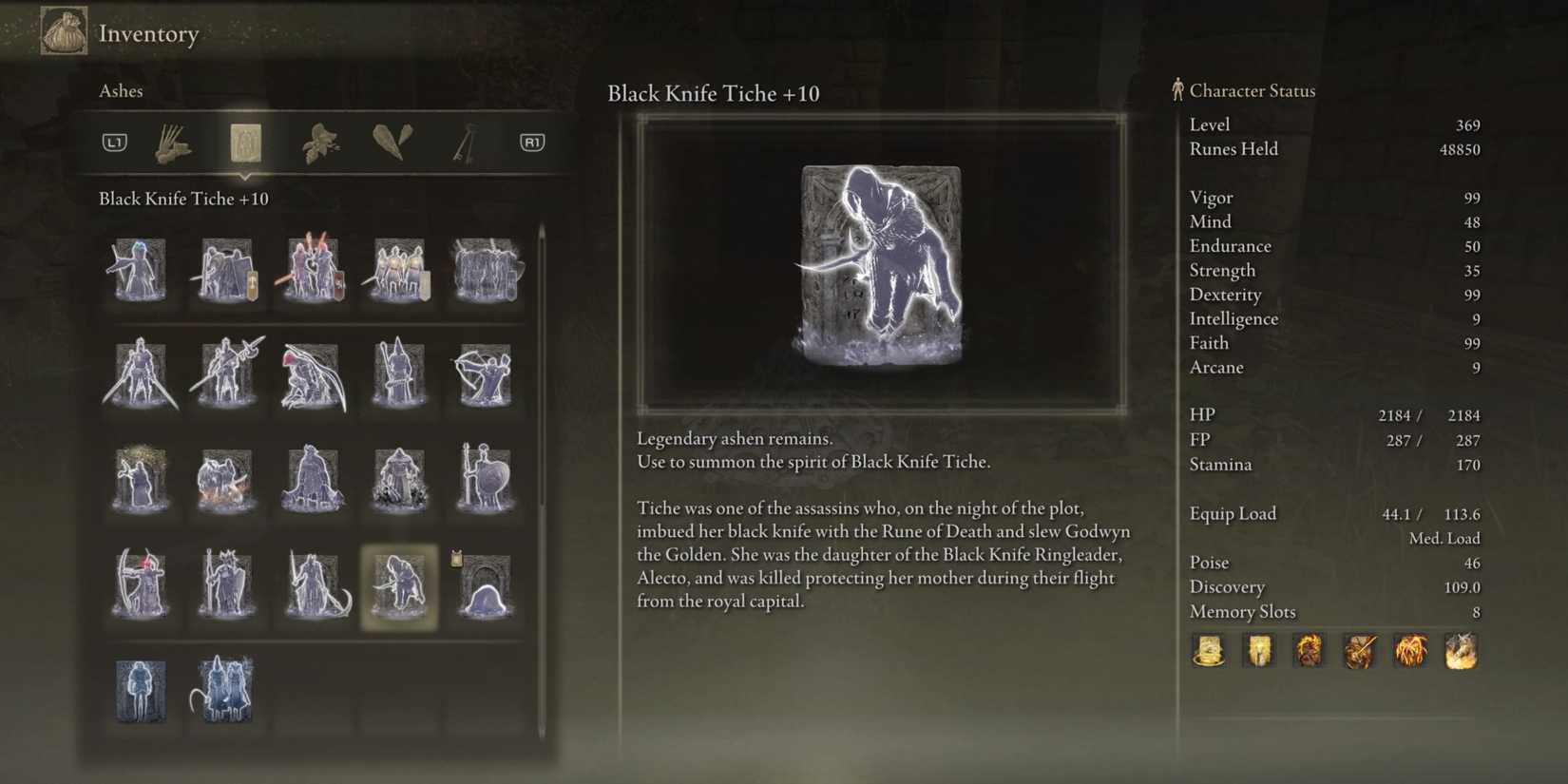Click the Black Knife Tiche portrait image
The image size is (1568, 784).
pos(880,263)
